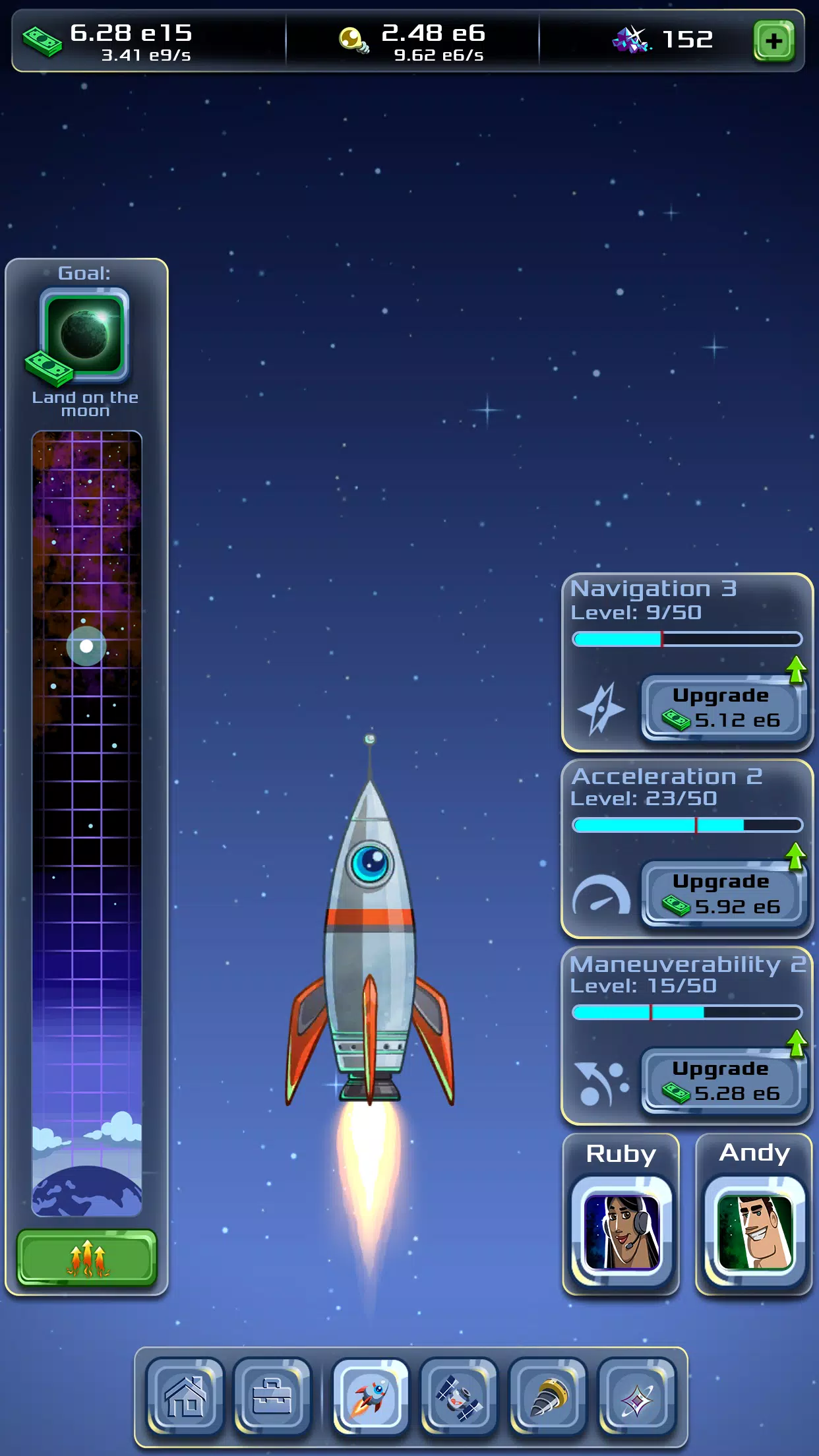Add more gems with the green plus button
819x1456 pixels.
point(773,41)
